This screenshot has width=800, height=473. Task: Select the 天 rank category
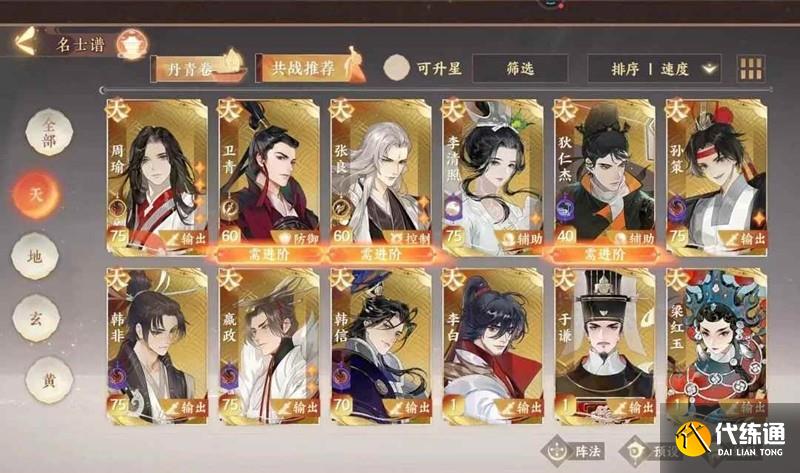coord(35,190)
